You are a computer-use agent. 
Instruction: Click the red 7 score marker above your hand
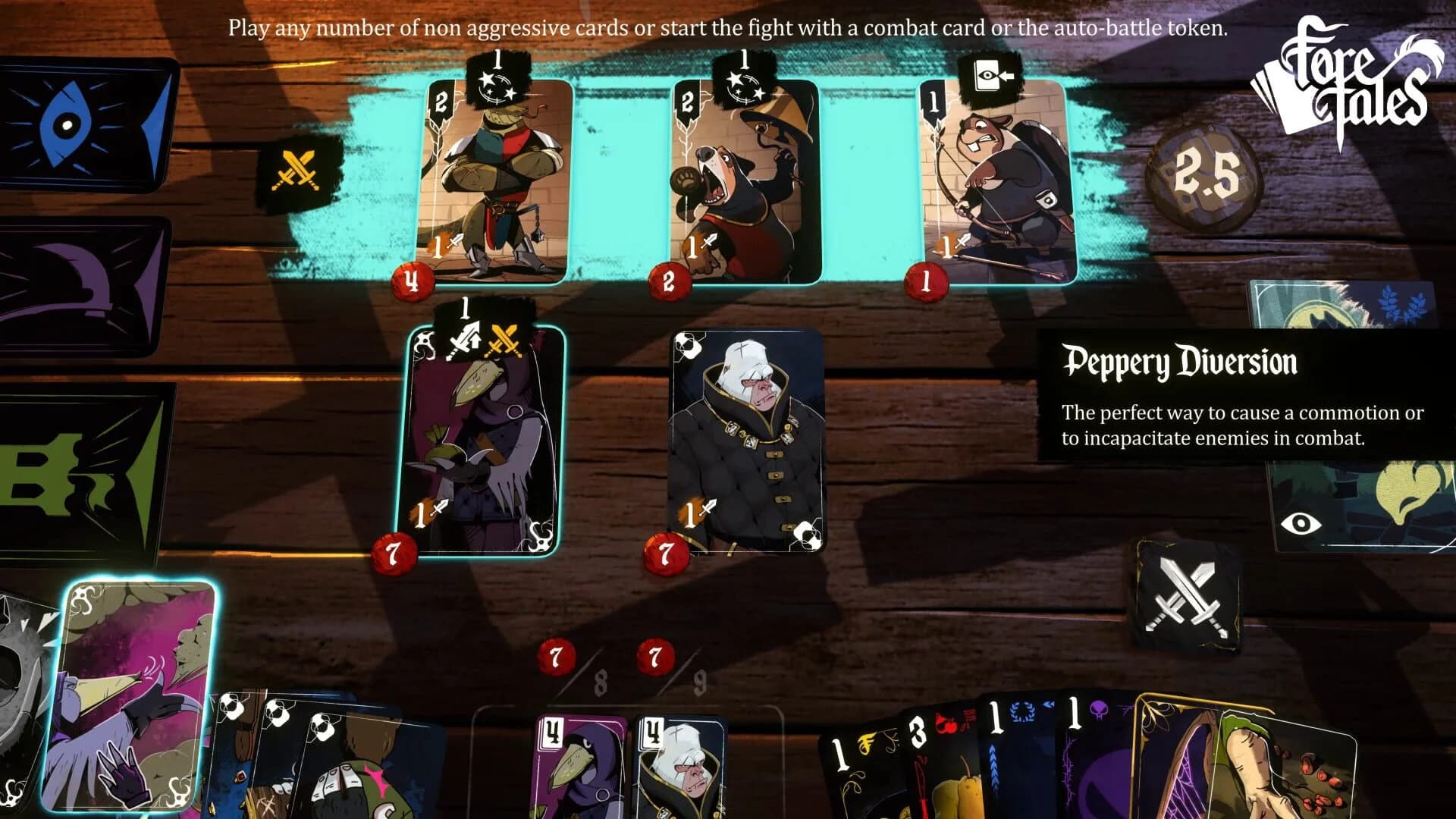[556, 656]
